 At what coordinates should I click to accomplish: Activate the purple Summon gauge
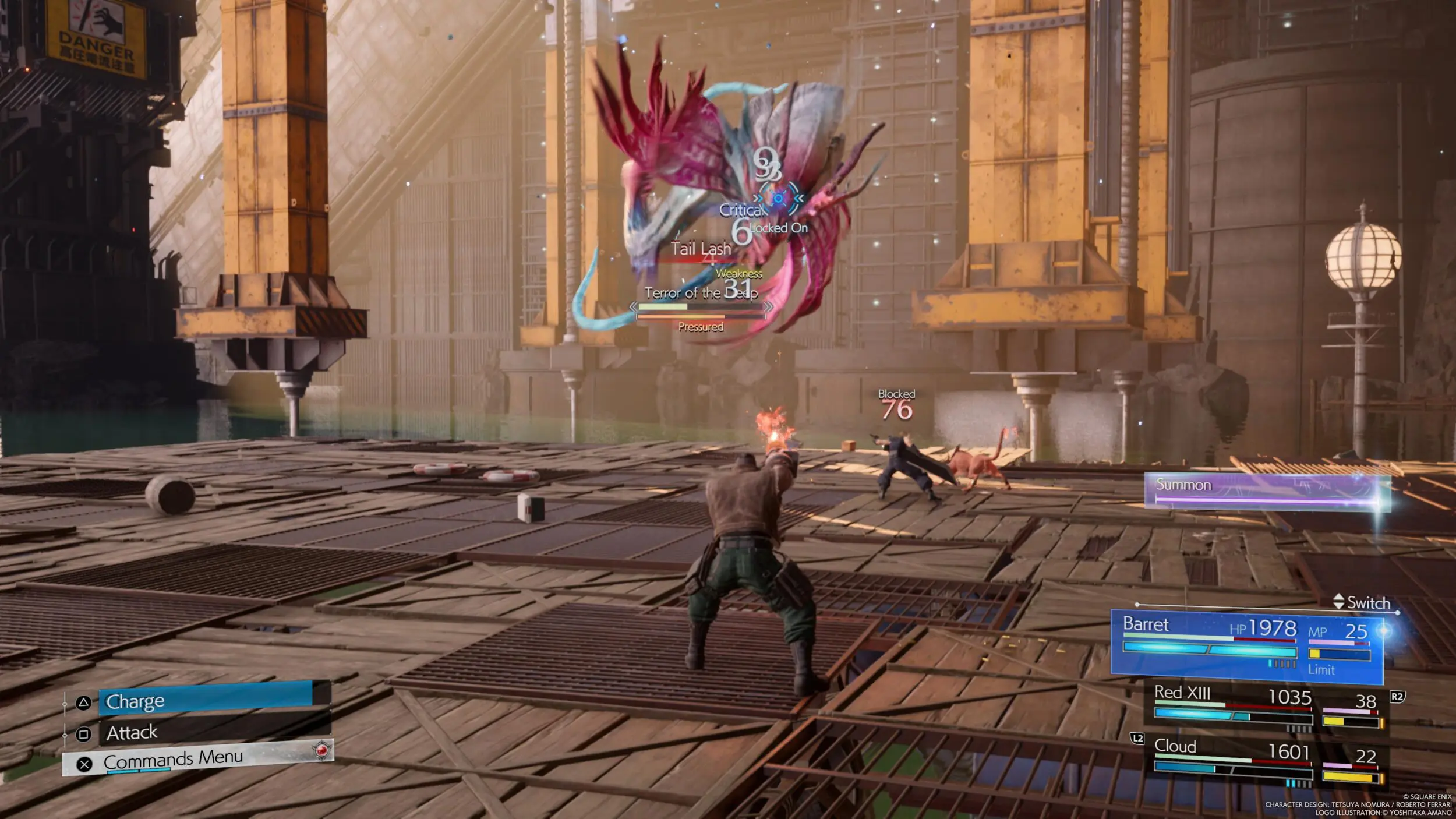1267,491
